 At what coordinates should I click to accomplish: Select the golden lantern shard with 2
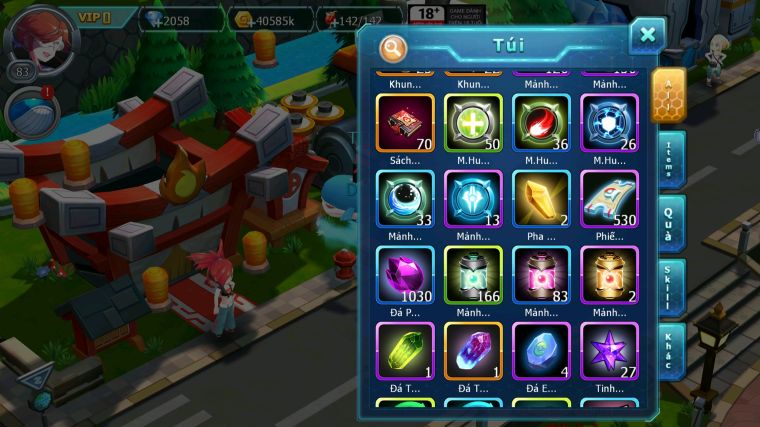point(609,275)
